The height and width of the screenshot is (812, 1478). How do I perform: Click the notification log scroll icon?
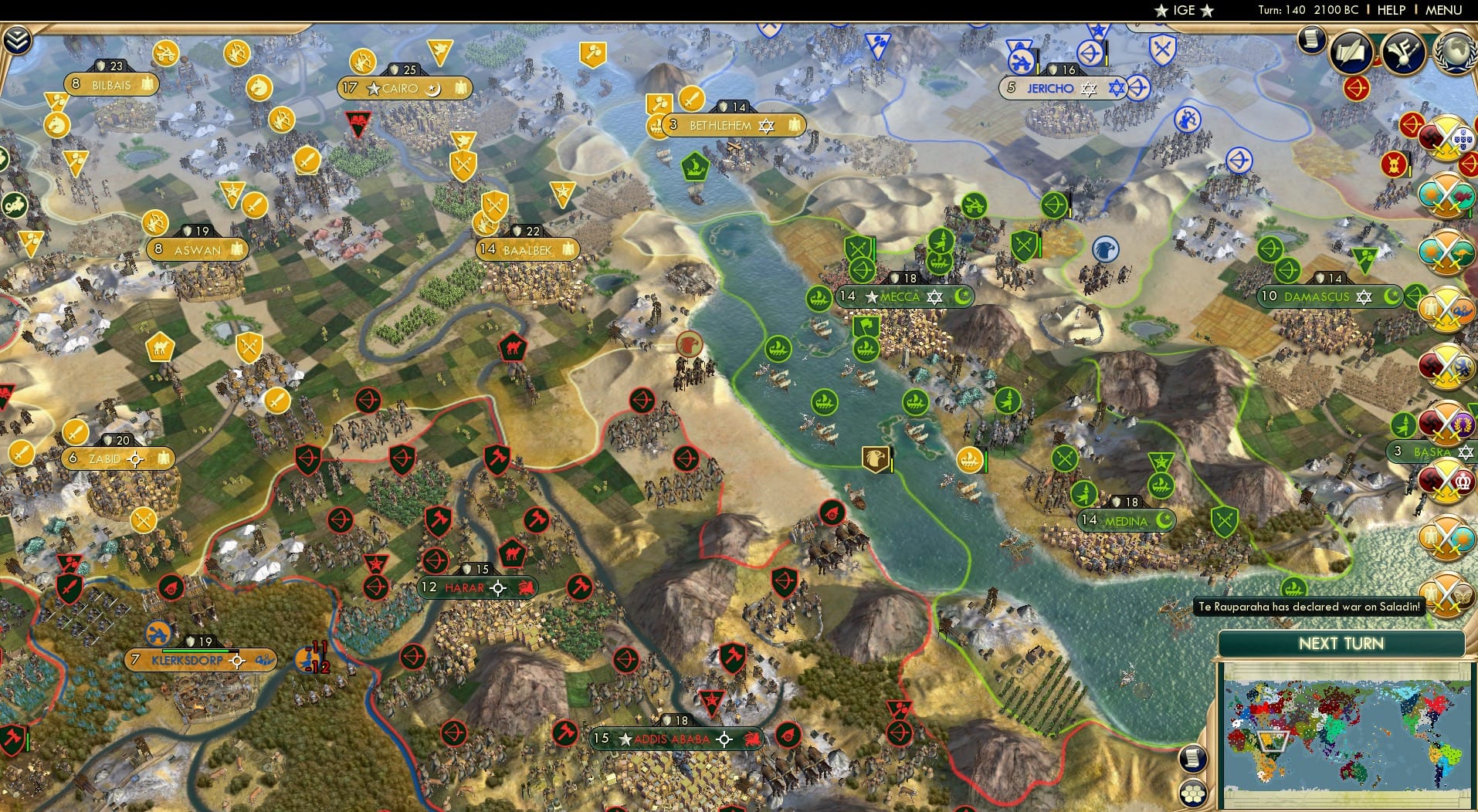[1310, 39]
